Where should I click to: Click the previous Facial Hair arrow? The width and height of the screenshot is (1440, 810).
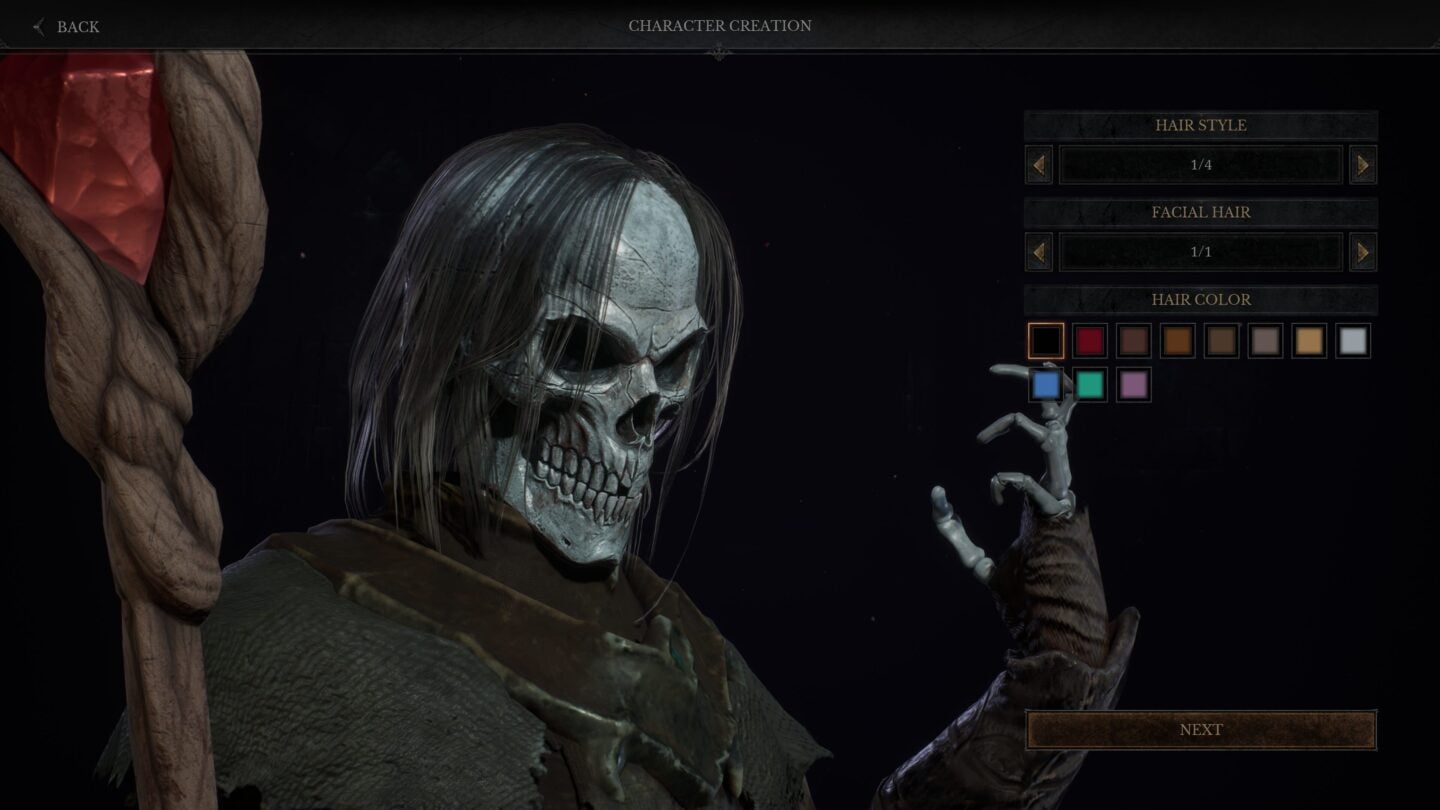(x=1037, y=251)
